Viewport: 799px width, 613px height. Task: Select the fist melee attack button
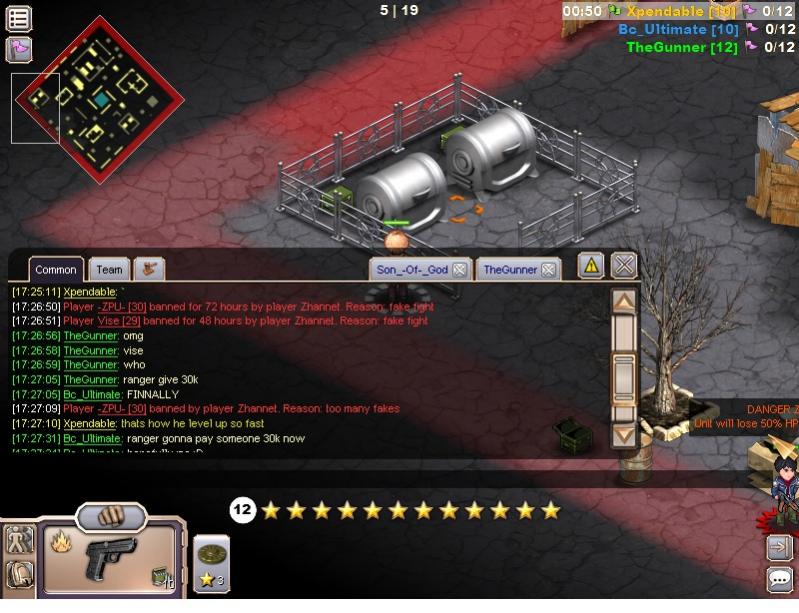click(x=111, y=517)
